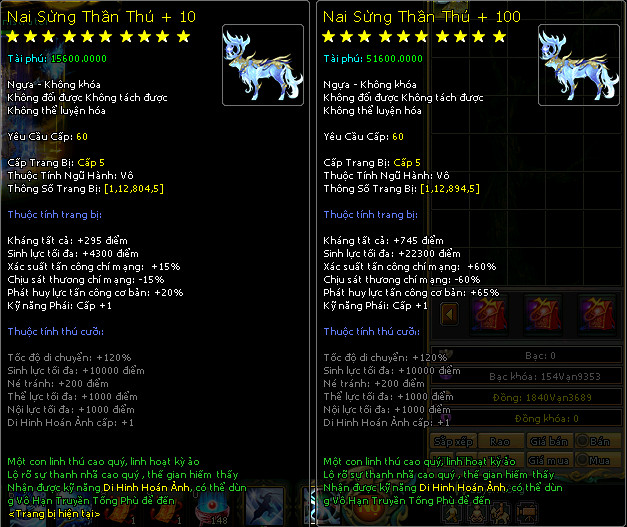The image size is (627, 527).
Task: Set the Giá bán sell price
Action: [549, 441]
